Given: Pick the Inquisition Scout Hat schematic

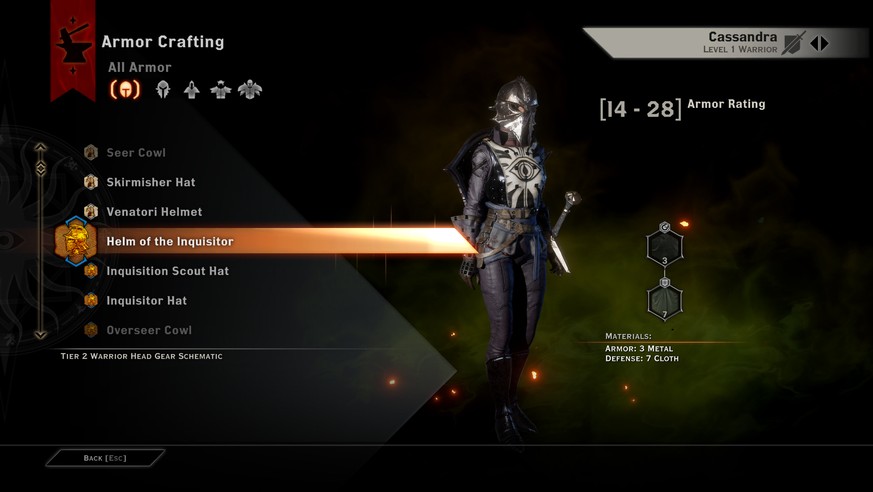Looking at the screenshot, I should [167, 271].
